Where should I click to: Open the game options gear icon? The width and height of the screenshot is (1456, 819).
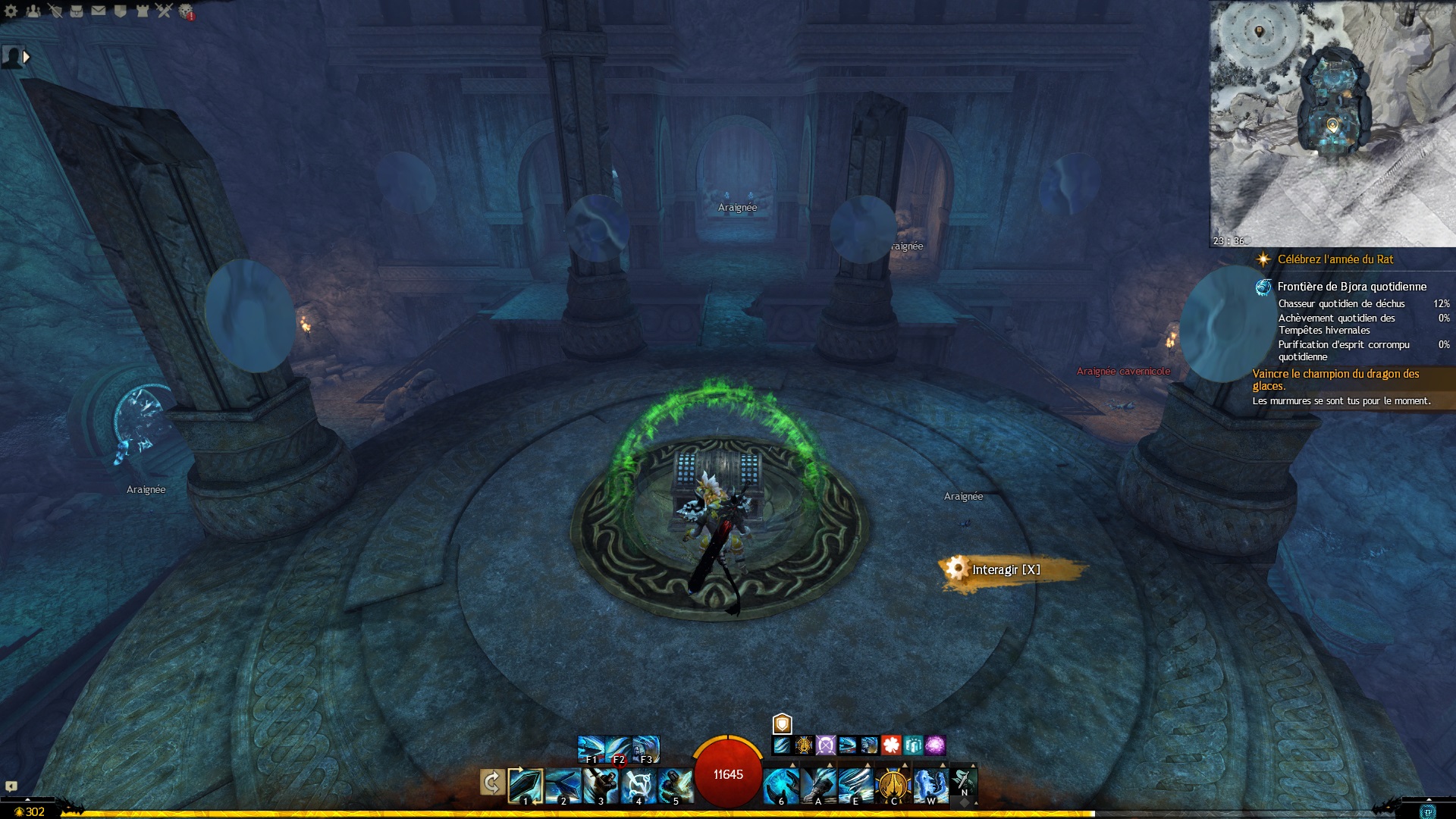click(11, 11)
